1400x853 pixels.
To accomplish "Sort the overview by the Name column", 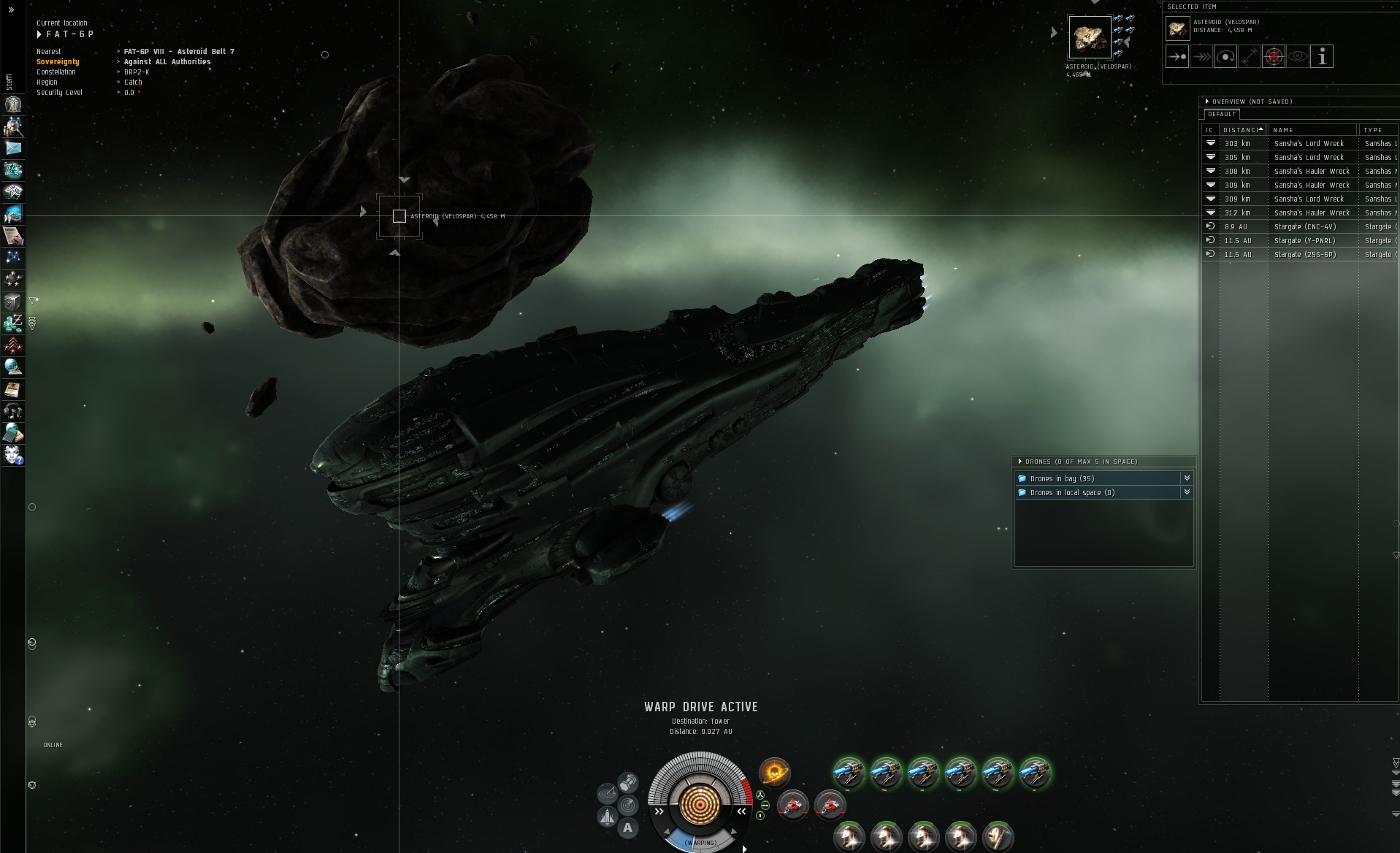I will (1312, 130).
